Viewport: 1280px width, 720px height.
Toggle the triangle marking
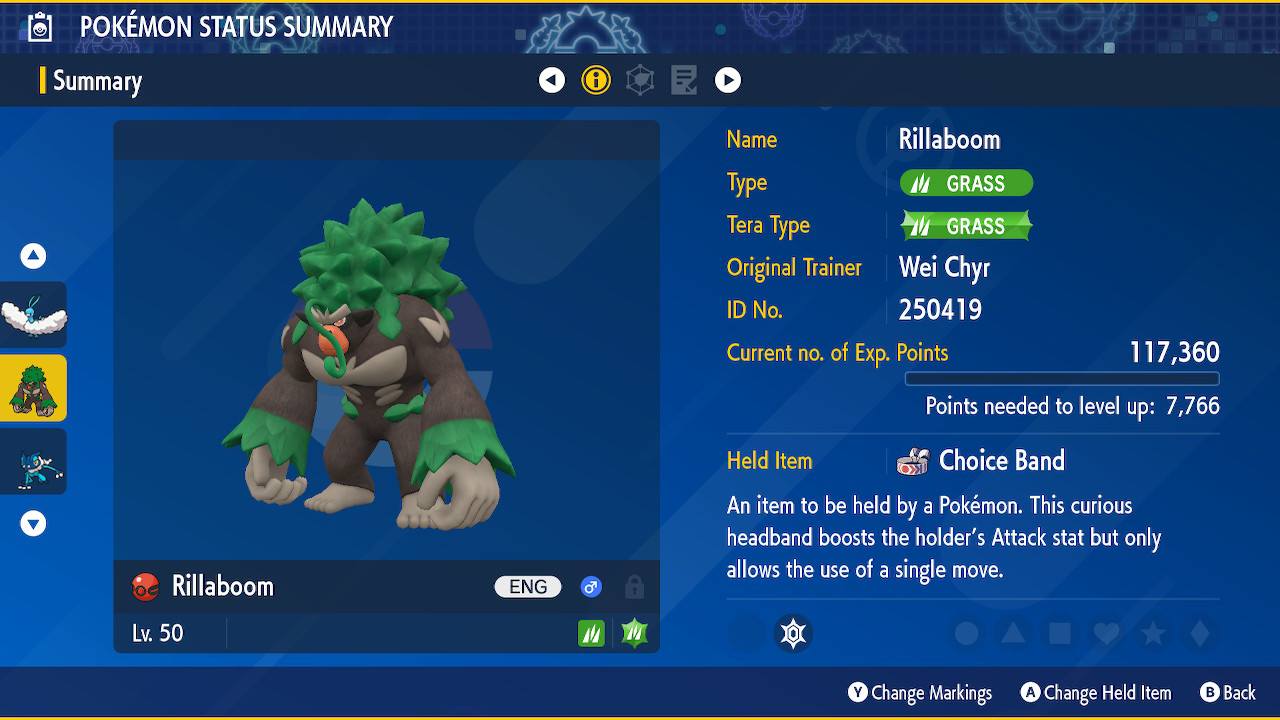[x=1013, y=633]
